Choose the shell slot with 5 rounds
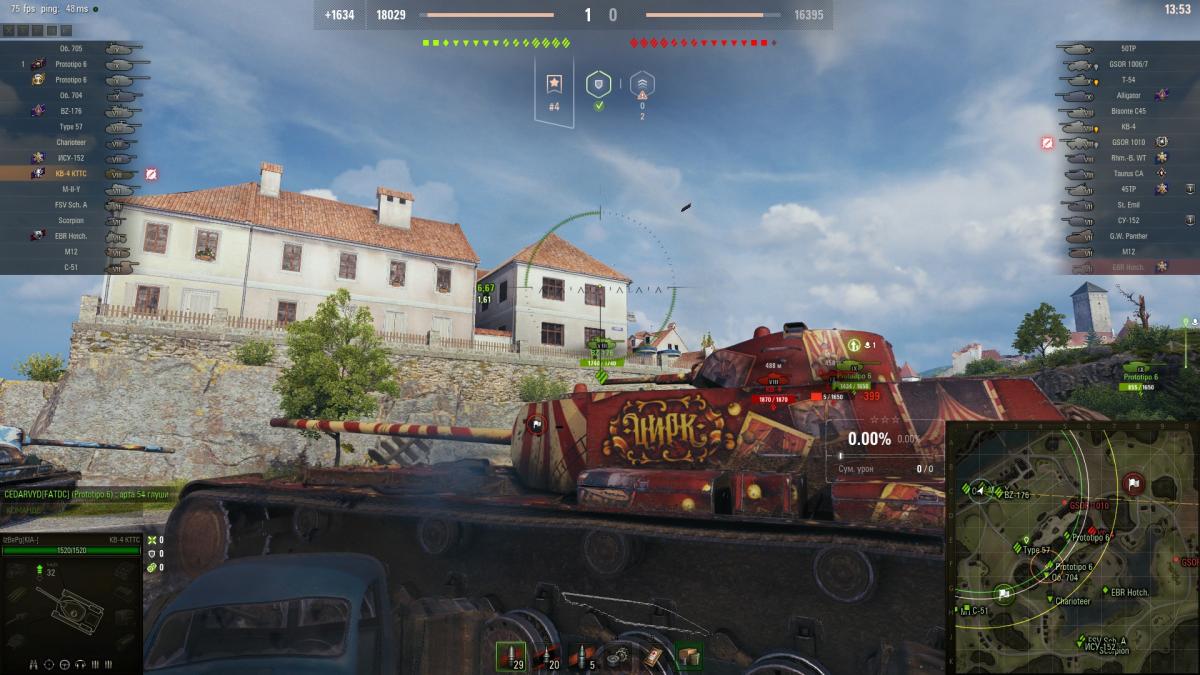The height and width of the screenshot is (675, 1200). point(584,655)
